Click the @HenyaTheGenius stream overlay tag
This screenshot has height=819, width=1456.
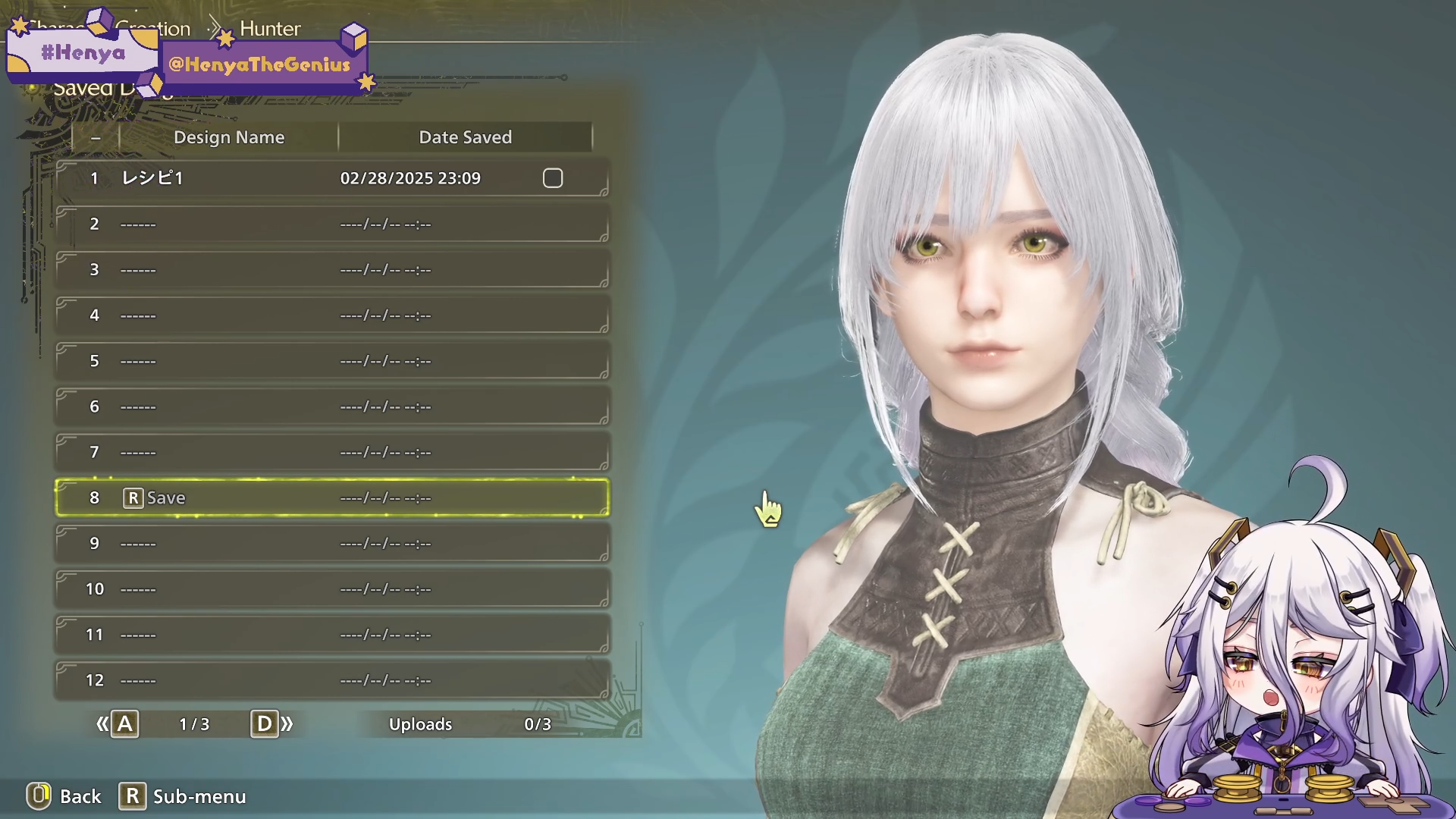coord(260,64)
